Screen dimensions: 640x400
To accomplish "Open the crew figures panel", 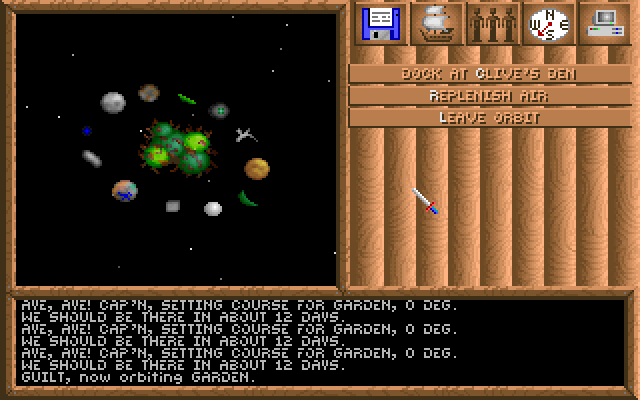I will 492,24.
